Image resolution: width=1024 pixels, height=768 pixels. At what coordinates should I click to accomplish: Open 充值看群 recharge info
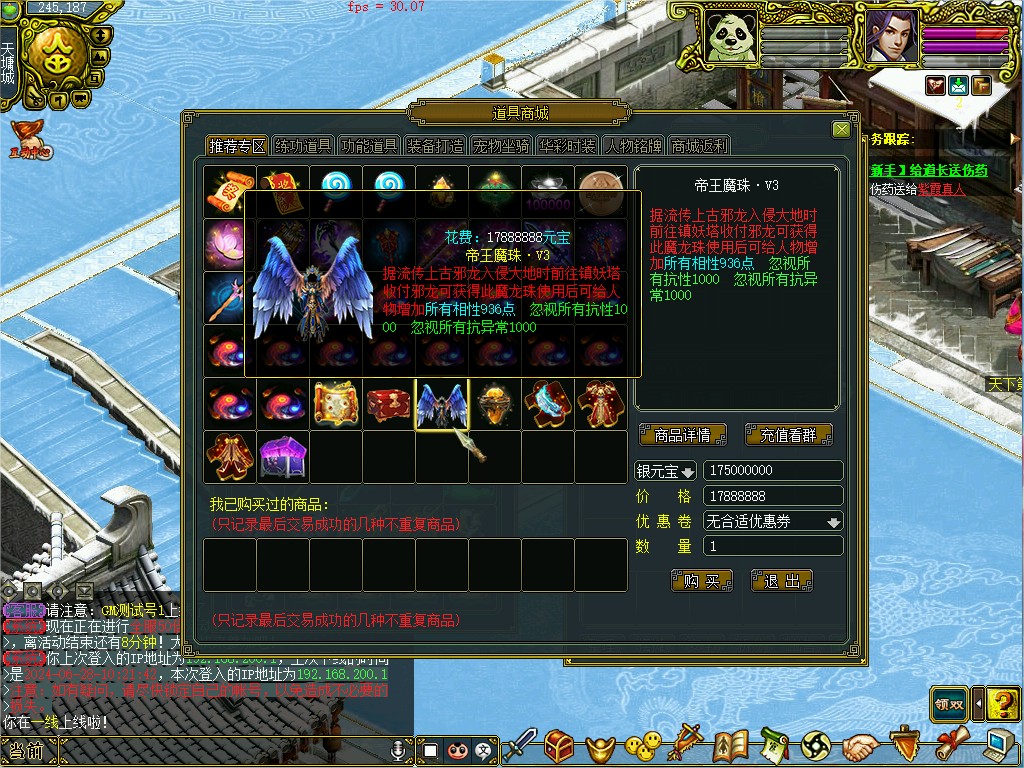click(x=789, y=435)
